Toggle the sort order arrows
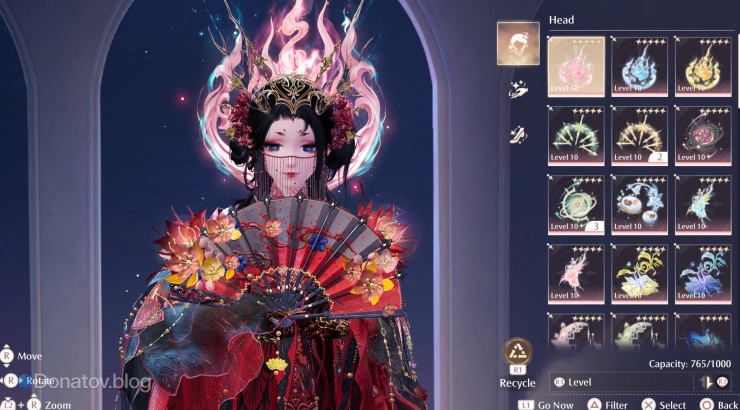 pos(714,382)
